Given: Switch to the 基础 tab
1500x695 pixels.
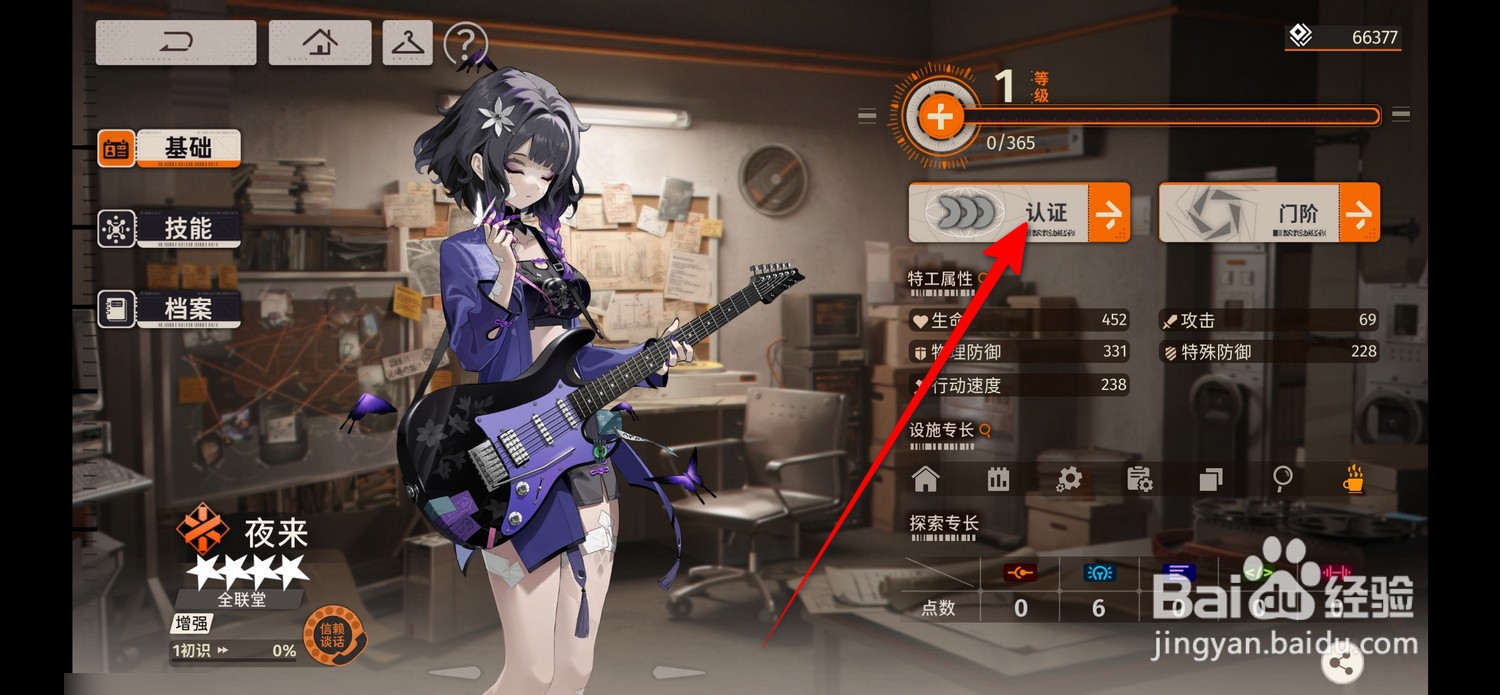Looking at the screenshot, I should (169, 149).
